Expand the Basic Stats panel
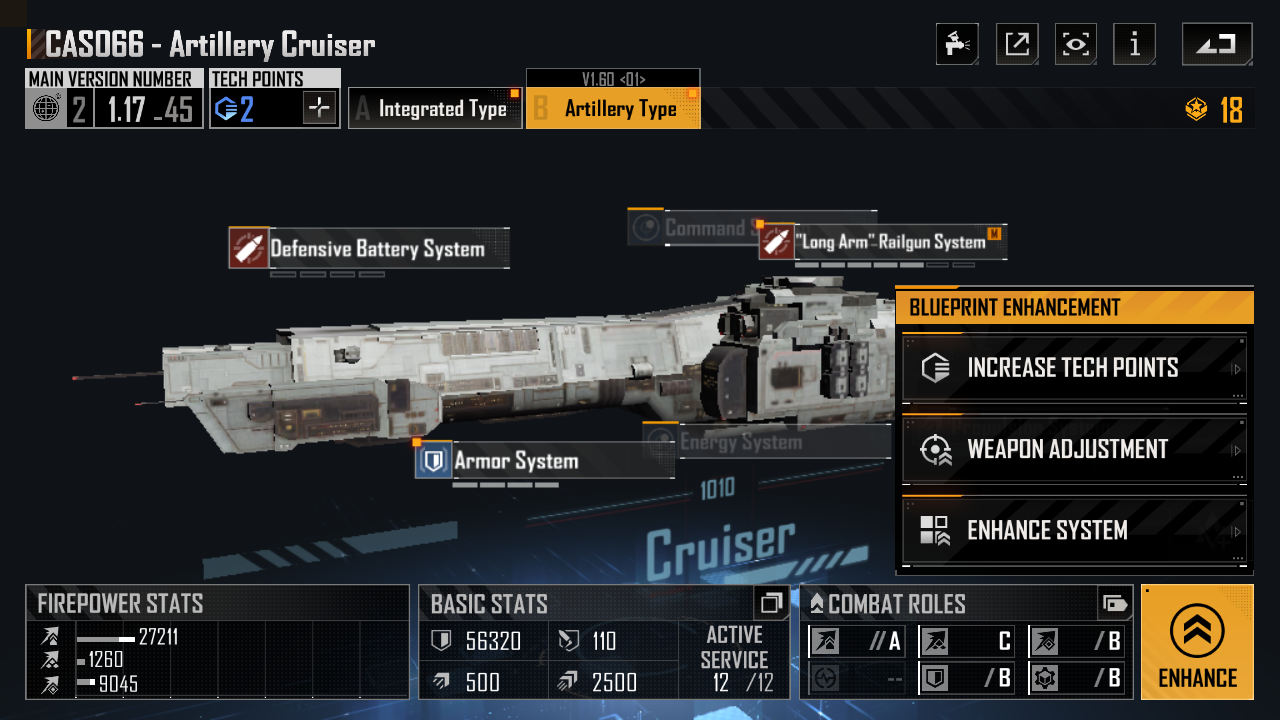Screen dimensions: 1280x720 point(770,603)
